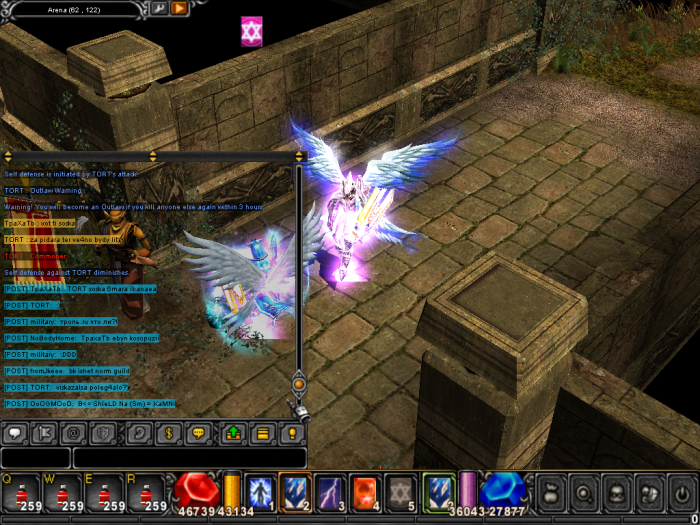Toggle the flag chat filter
Viewport: 700px width, 525px height.
coord(45,434)
